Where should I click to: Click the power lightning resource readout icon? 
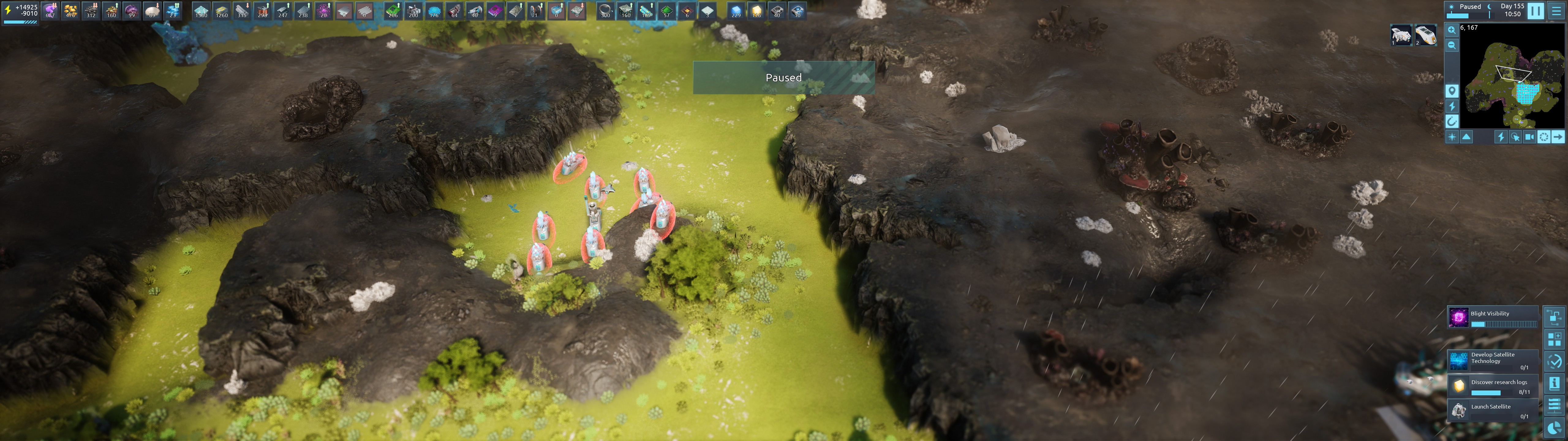8,10
